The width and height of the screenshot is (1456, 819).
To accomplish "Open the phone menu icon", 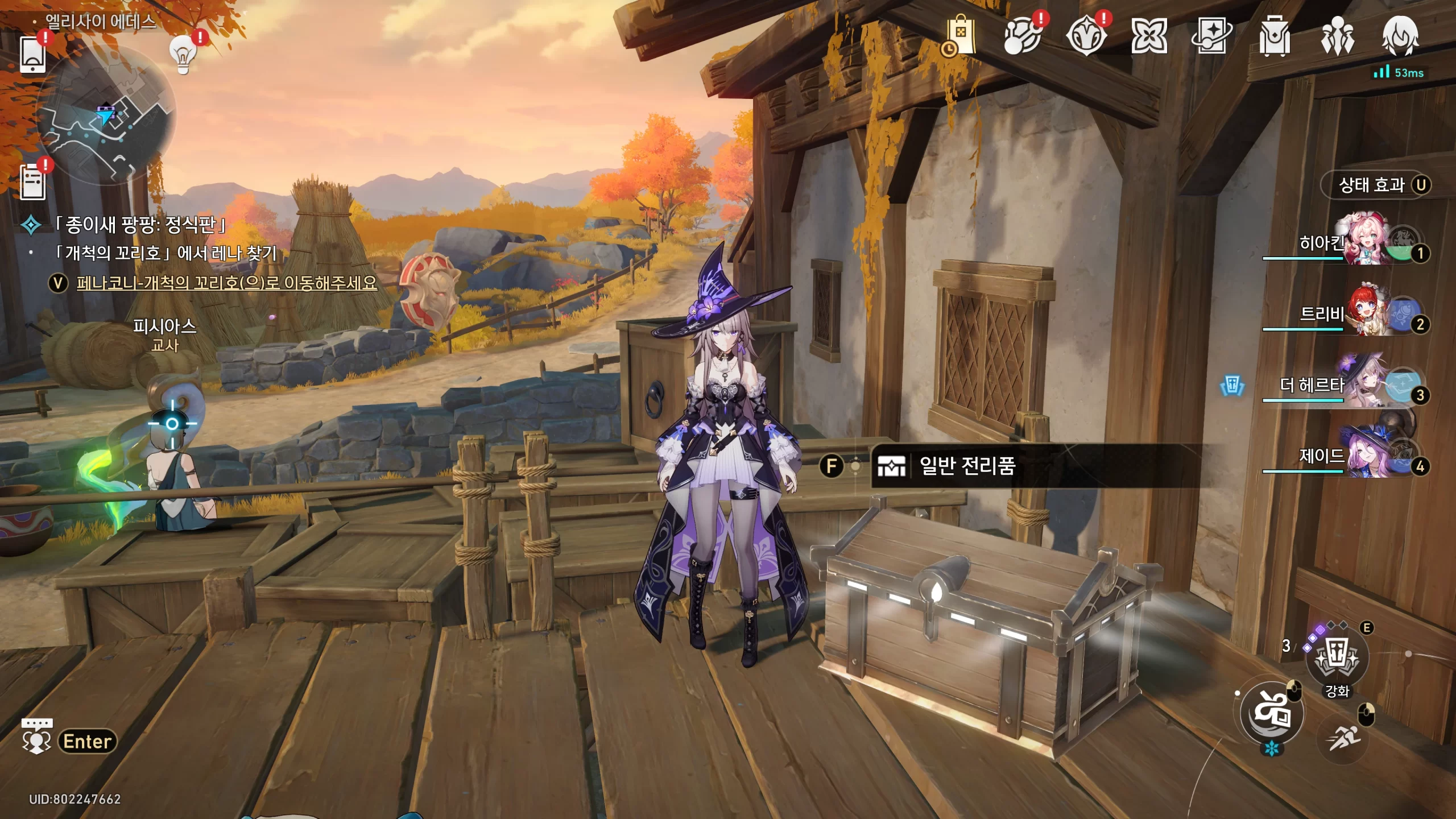I will (x=32, y=55).
